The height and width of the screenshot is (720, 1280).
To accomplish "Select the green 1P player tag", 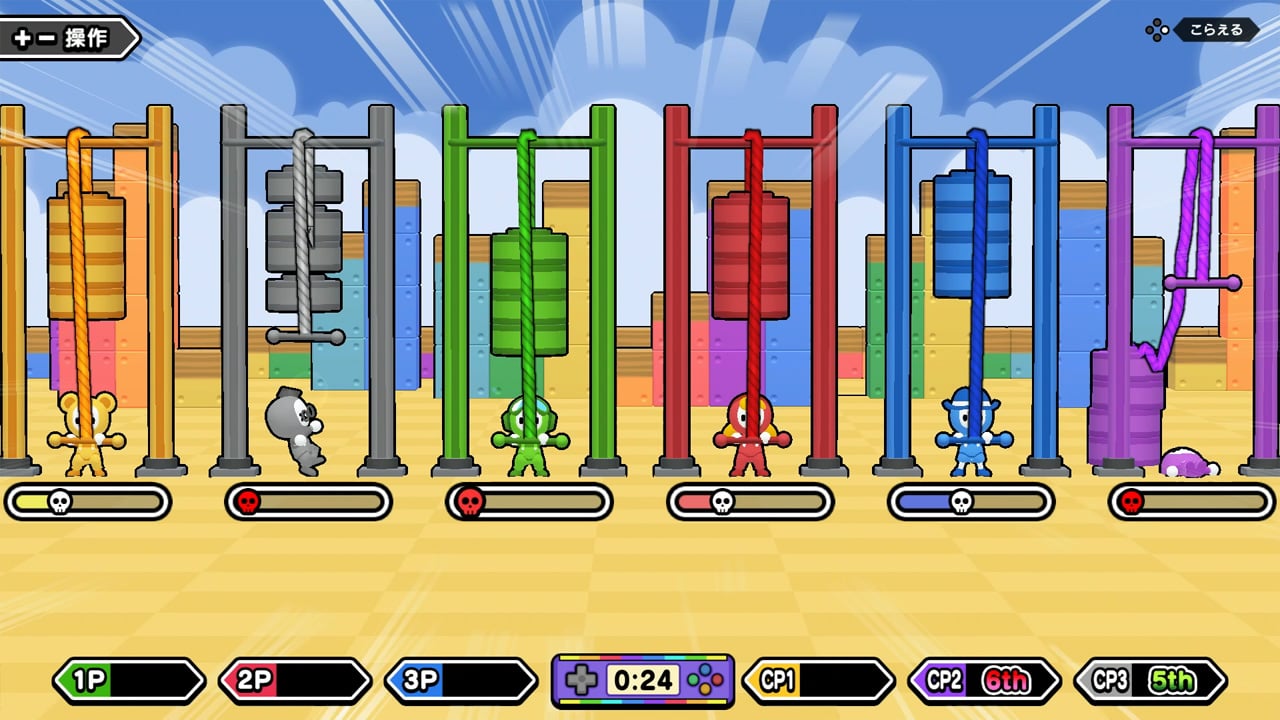I will 128,681.
